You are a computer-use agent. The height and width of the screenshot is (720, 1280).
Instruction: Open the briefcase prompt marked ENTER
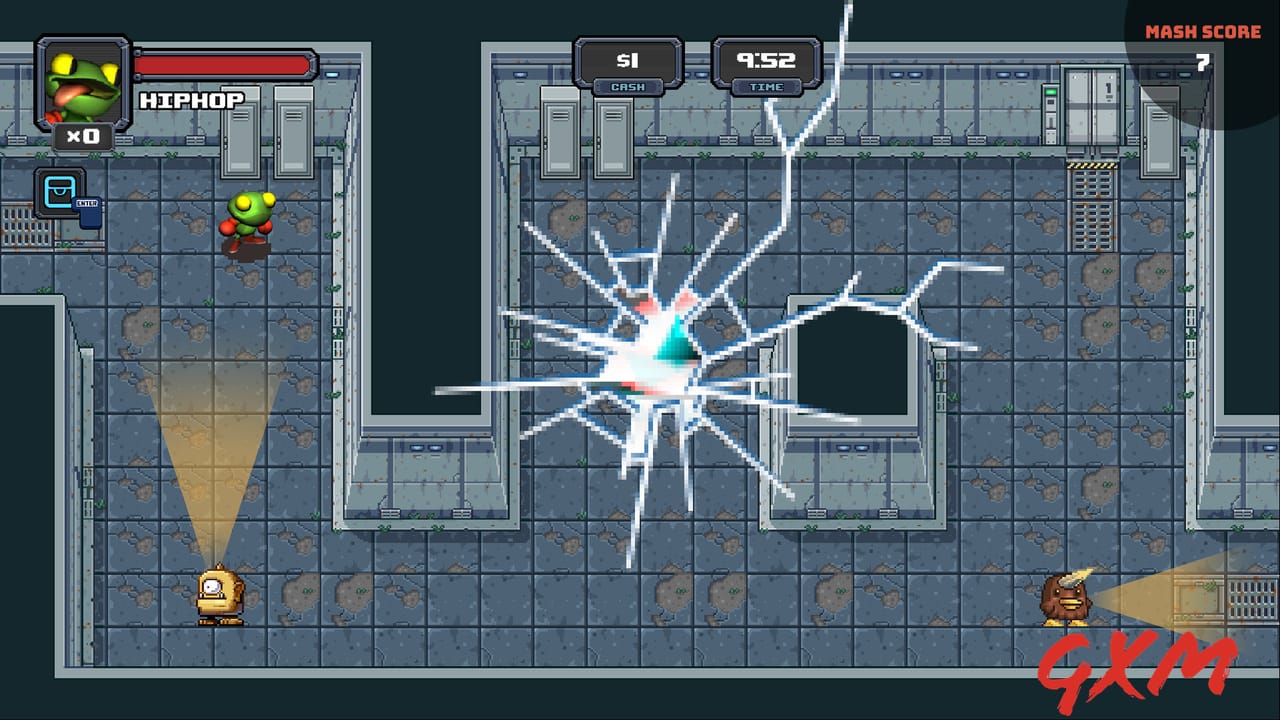tap(60, 192)
